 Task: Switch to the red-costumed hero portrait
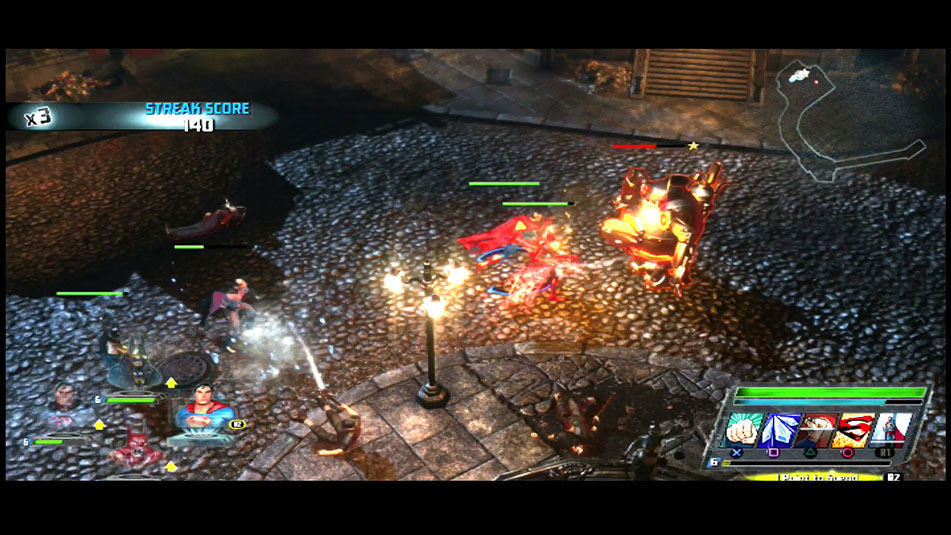coord(134,450)
